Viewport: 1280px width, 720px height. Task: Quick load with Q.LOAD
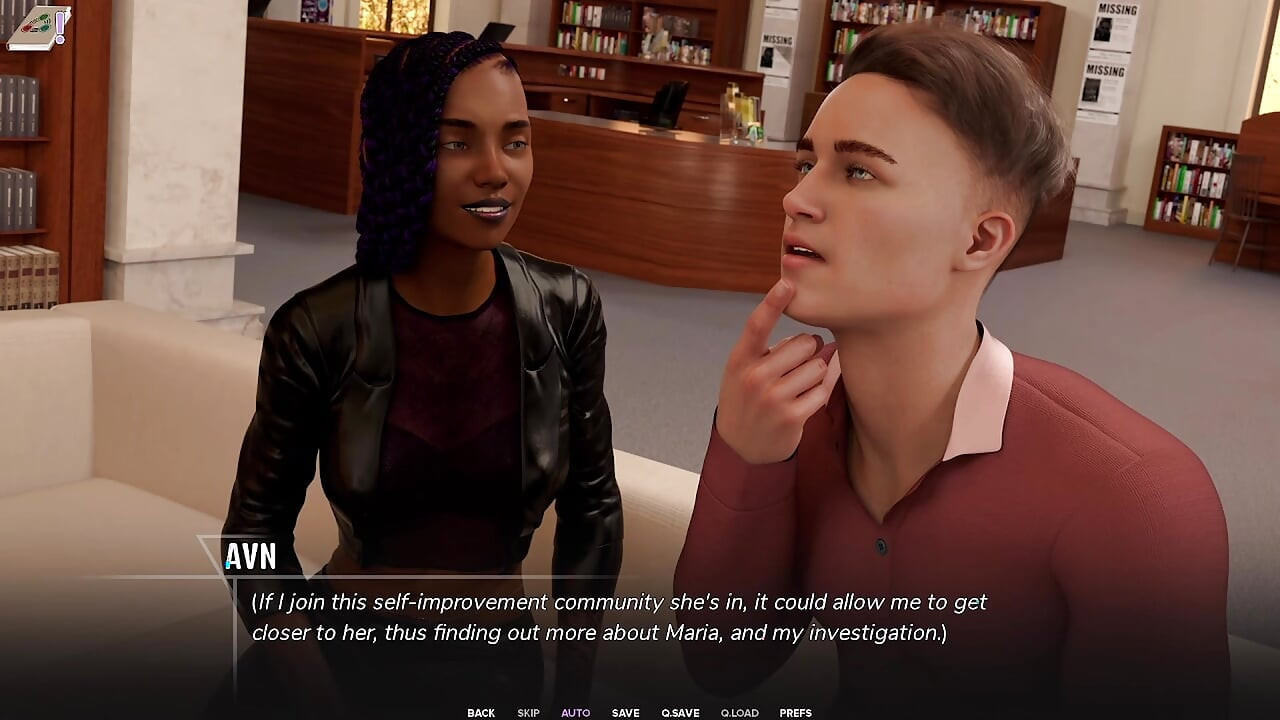pos(739,713)
